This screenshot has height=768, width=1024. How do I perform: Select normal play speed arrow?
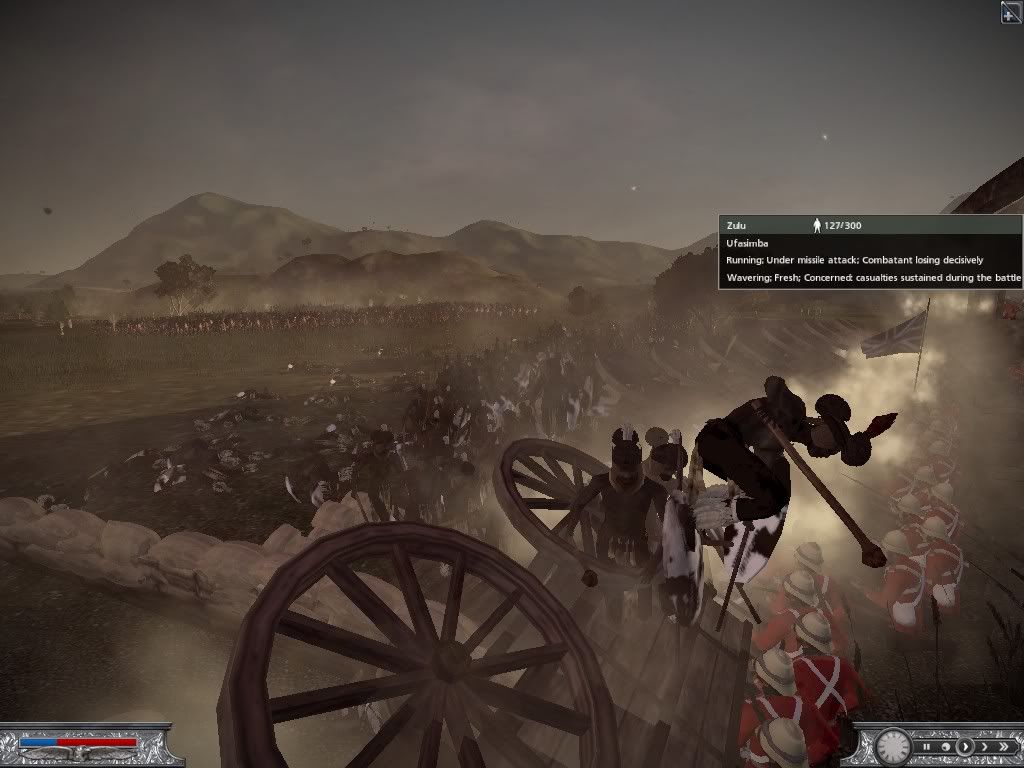(x=965, y=746)
